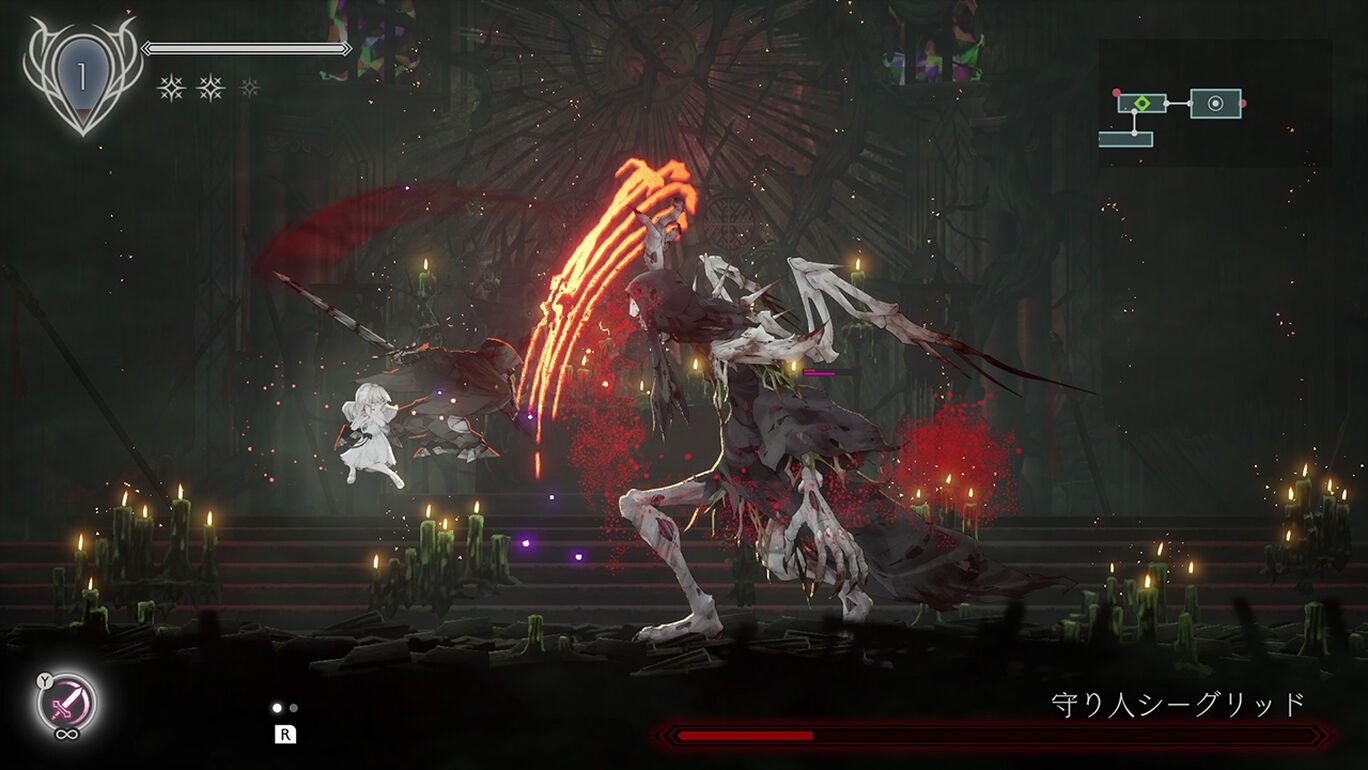Click the red marker right of the minimap room

tap(1243, 103)
